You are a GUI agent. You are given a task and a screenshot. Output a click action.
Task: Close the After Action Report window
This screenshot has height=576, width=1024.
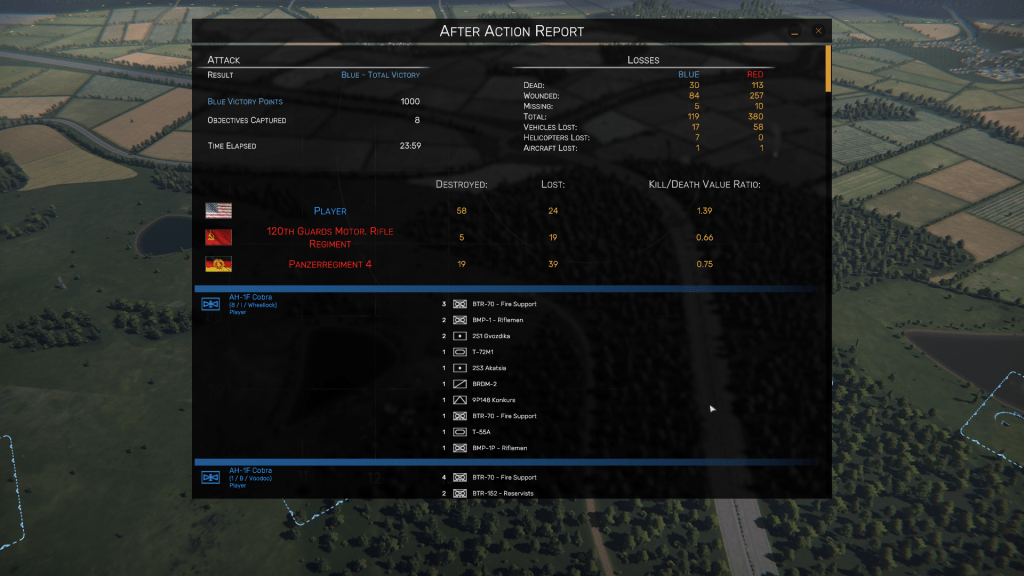point(818,31)
